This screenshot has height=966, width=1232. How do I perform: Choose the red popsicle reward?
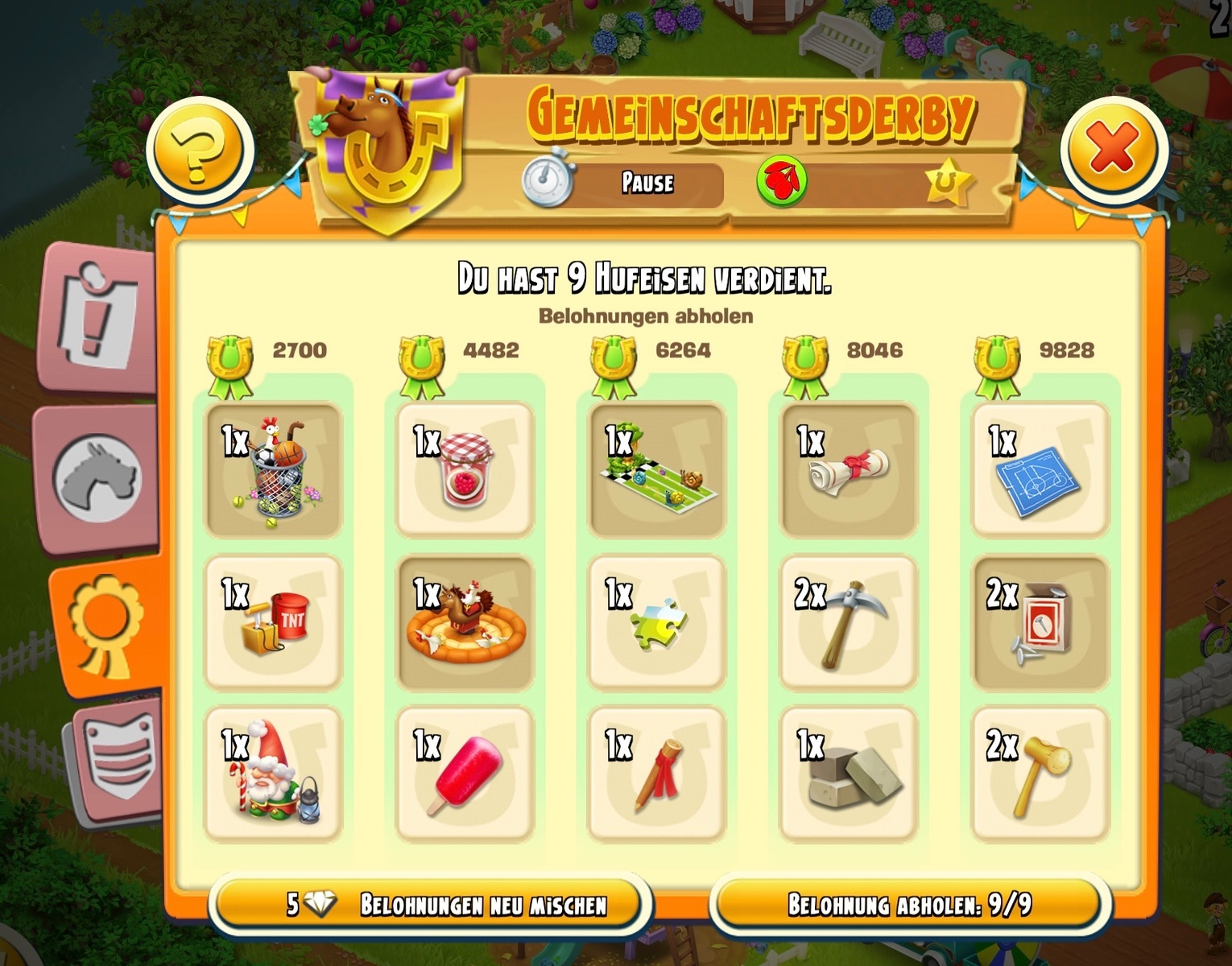465,774
